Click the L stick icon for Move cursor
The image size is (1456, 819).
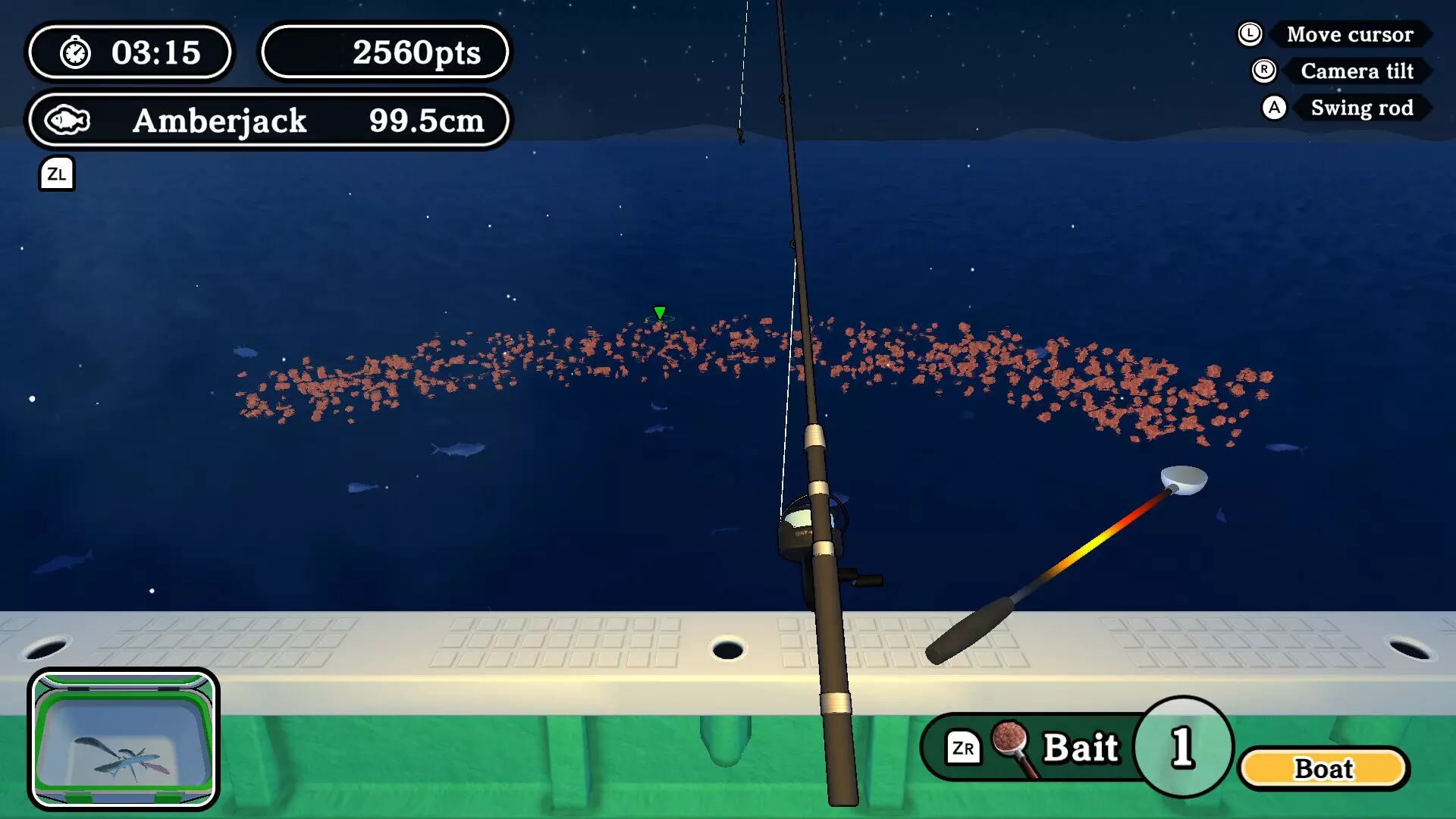point(1248,33)
